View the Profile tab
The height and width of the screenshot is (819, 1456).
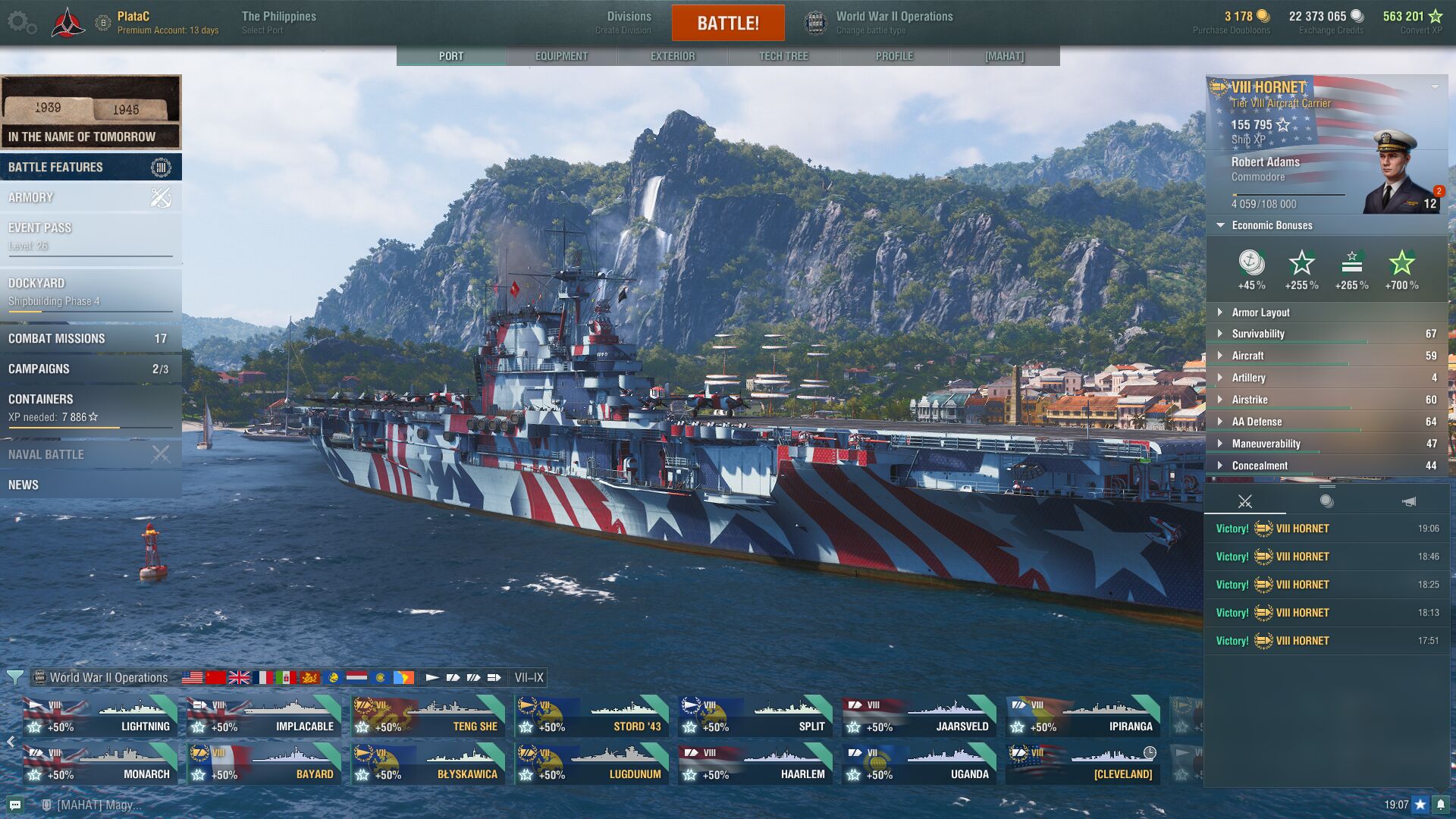coord(894,56)
